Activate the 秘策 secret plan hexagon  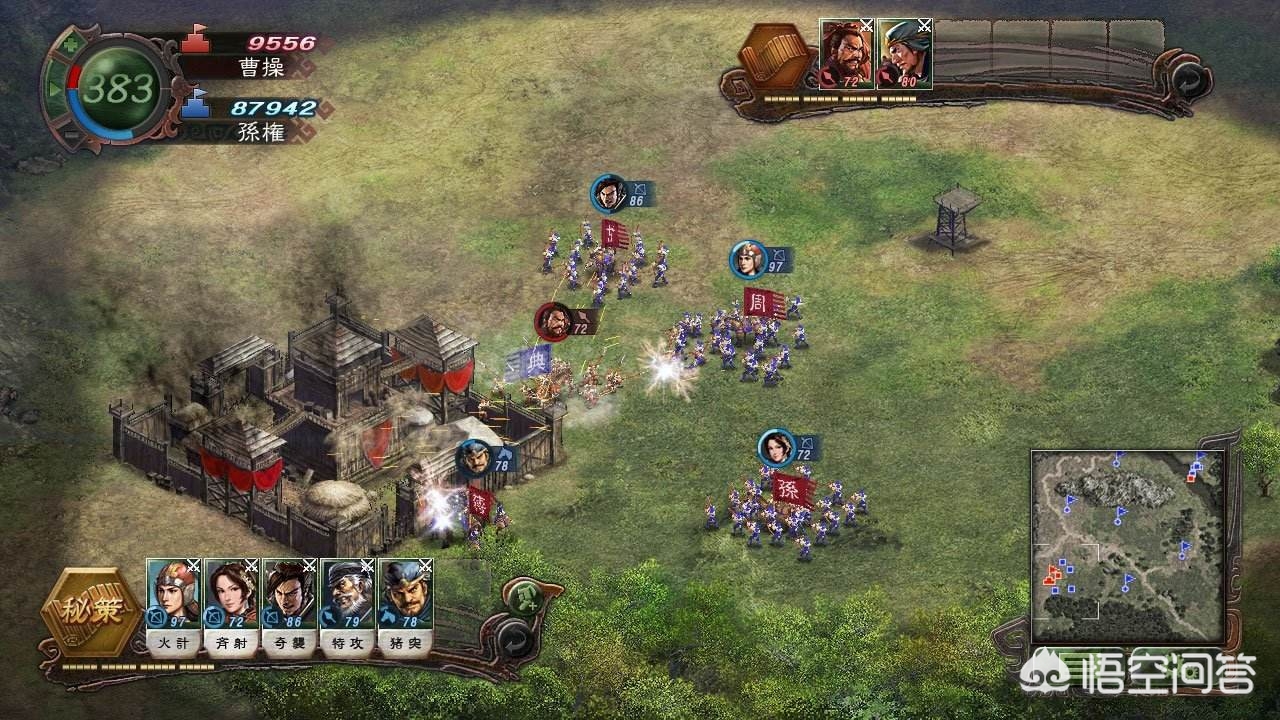tap(91, 612)
